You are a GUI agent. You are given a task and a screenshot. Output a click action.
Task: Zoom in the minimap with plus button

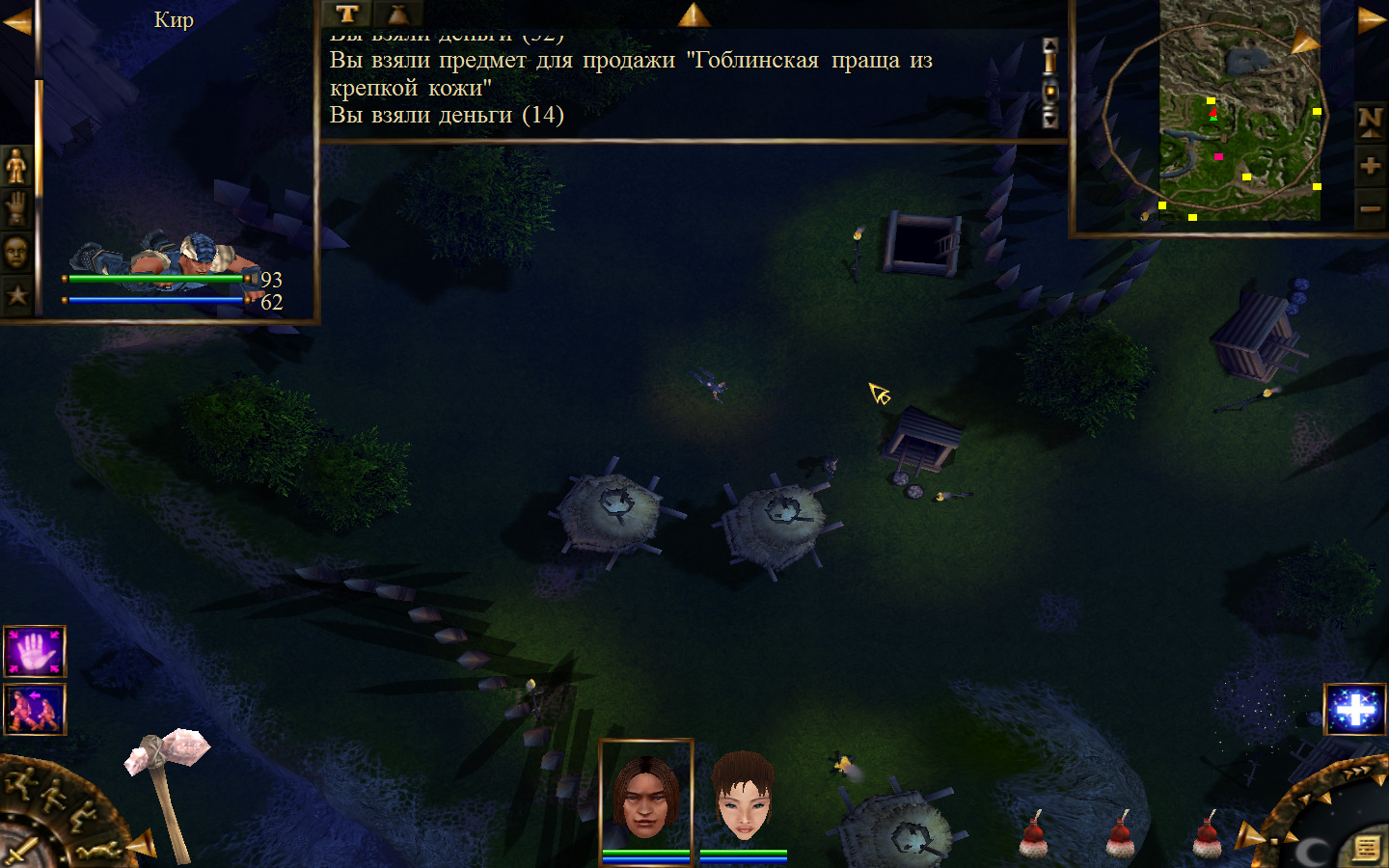click(1370, 166)
